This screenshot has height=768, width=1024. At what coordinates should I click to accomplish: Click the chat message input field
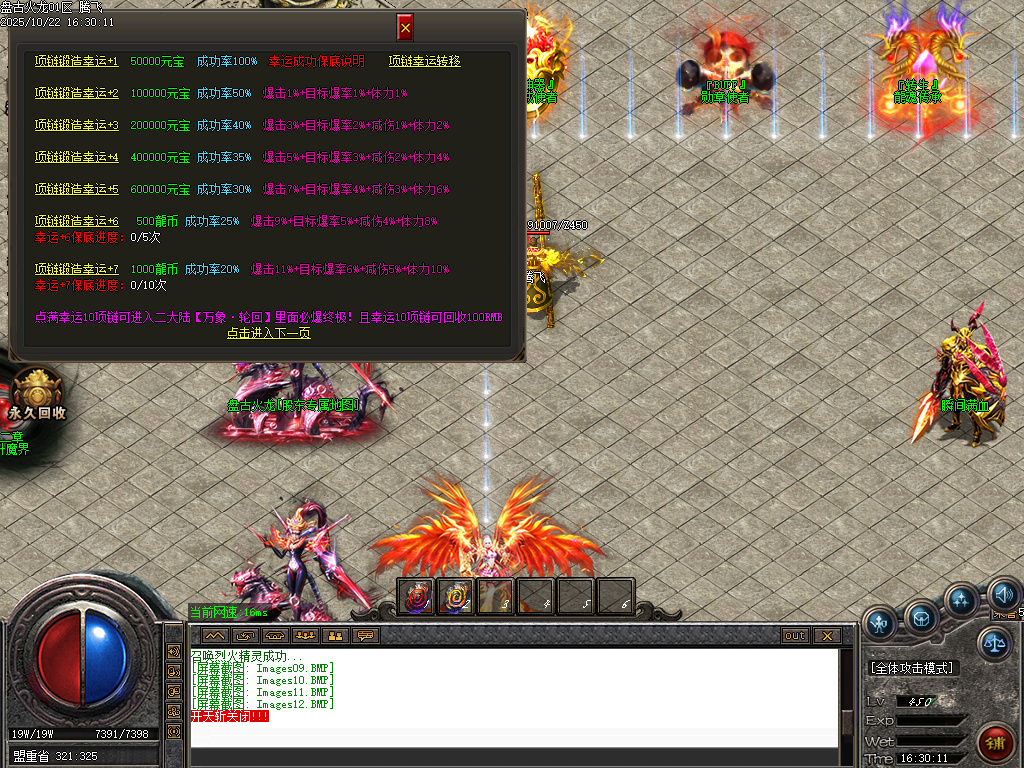point(514,737)
